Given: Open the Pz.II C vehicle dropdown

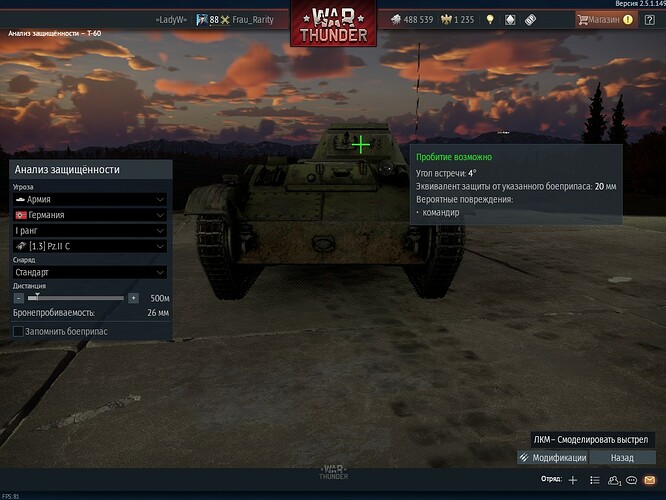Looking at the screenshot, I should pos(89,245).
